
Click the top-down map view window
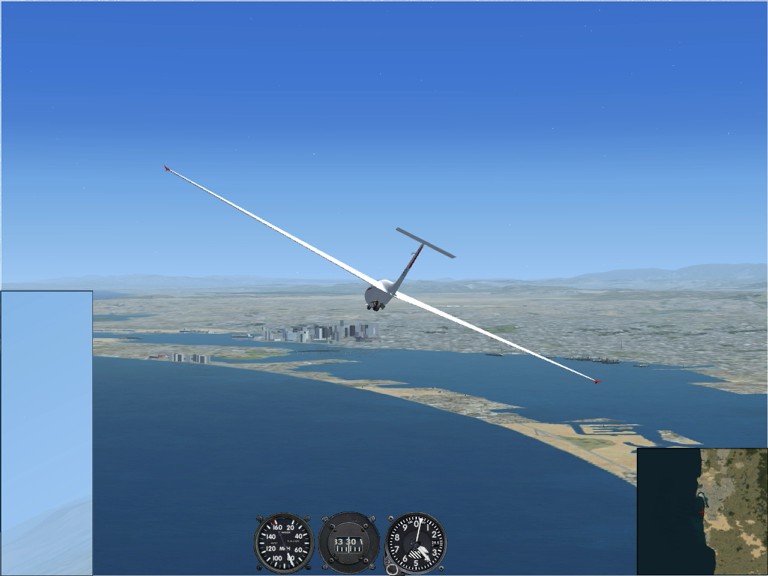point(702,511)
